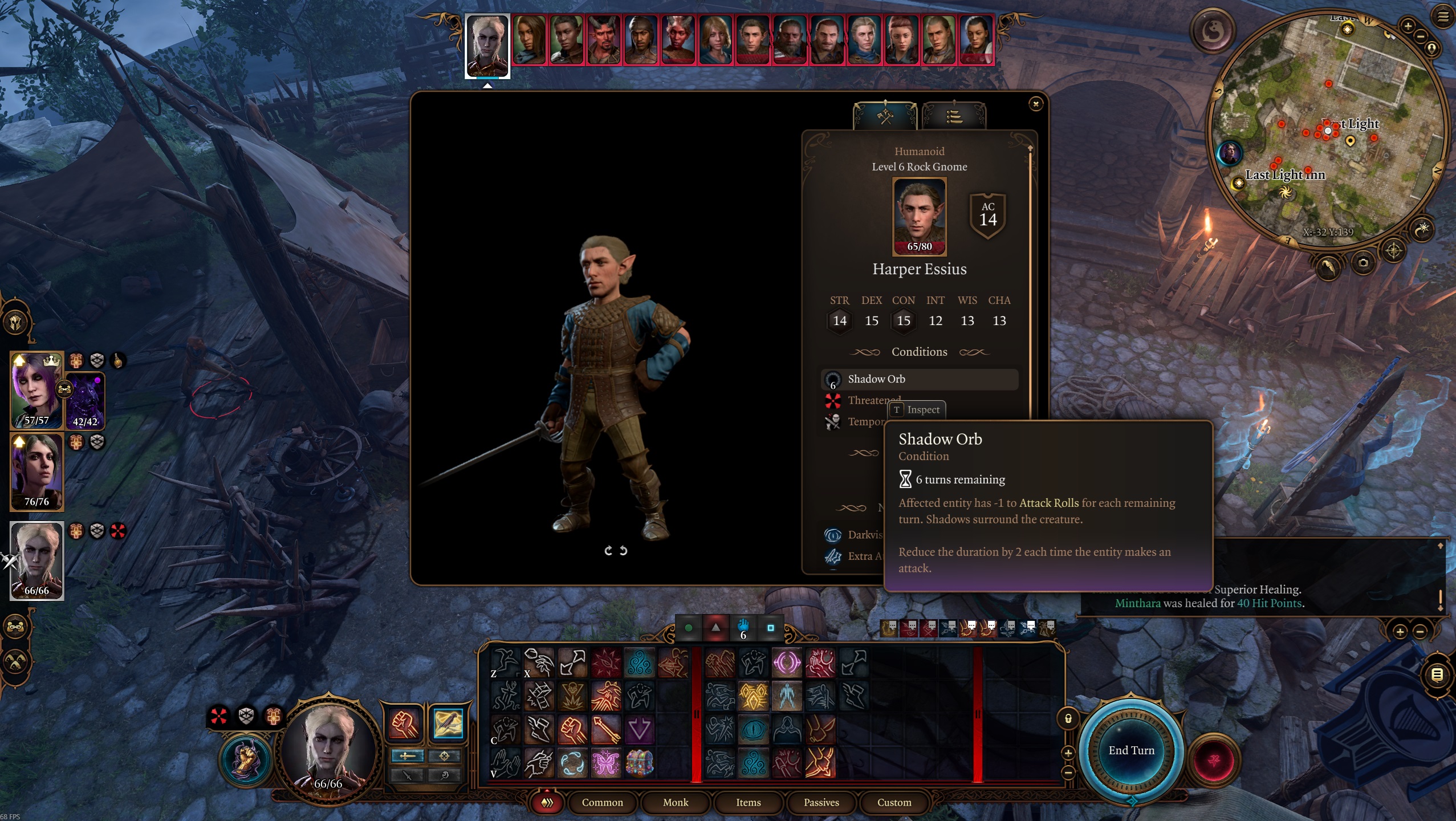Expand the combat log with plus button
Screen dimensions: 1456x821
tap(1400, 631)
